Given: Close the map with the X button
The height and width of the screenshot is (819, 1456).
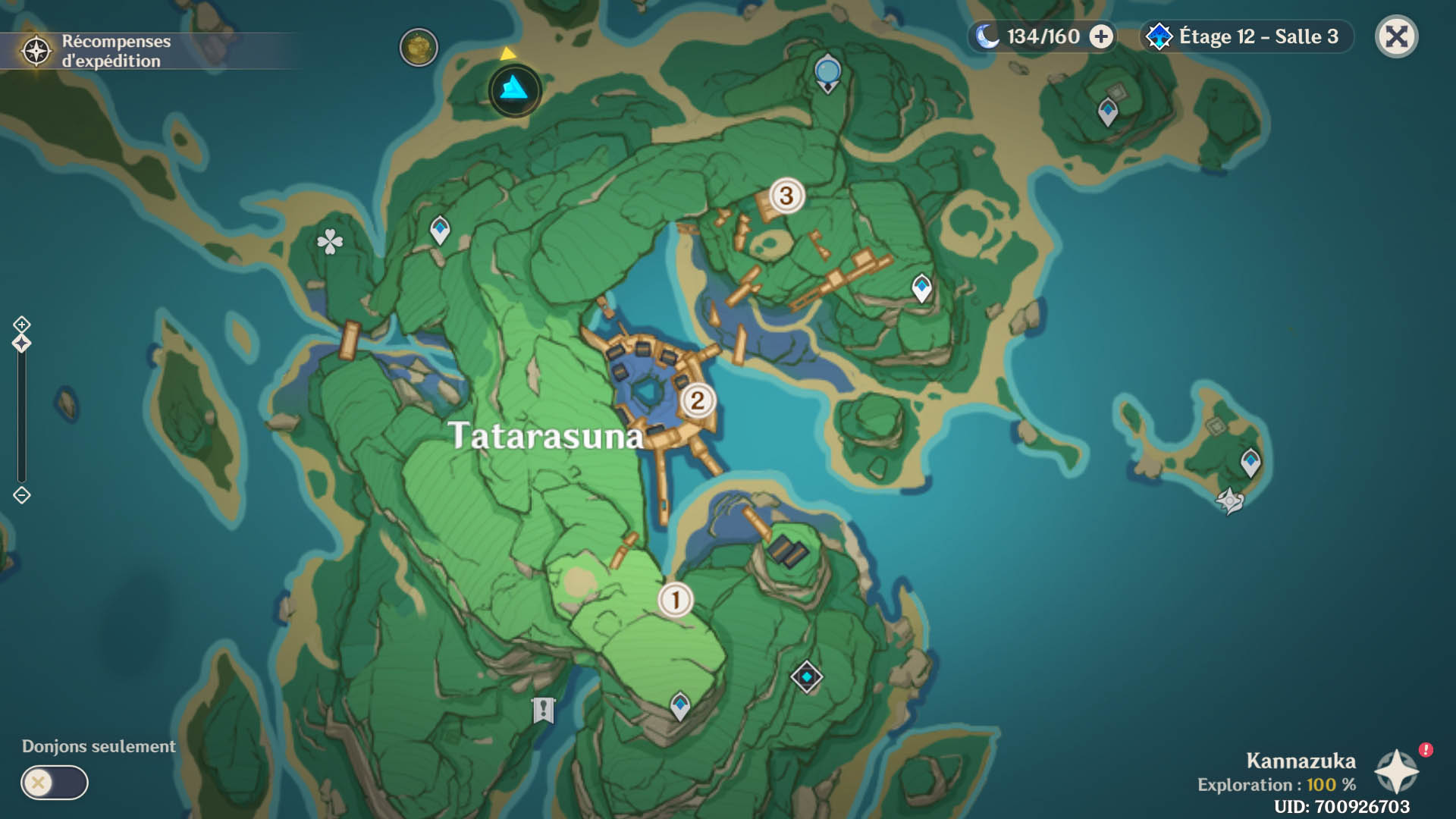Looking at the screenshot, I should point(1396,36).
